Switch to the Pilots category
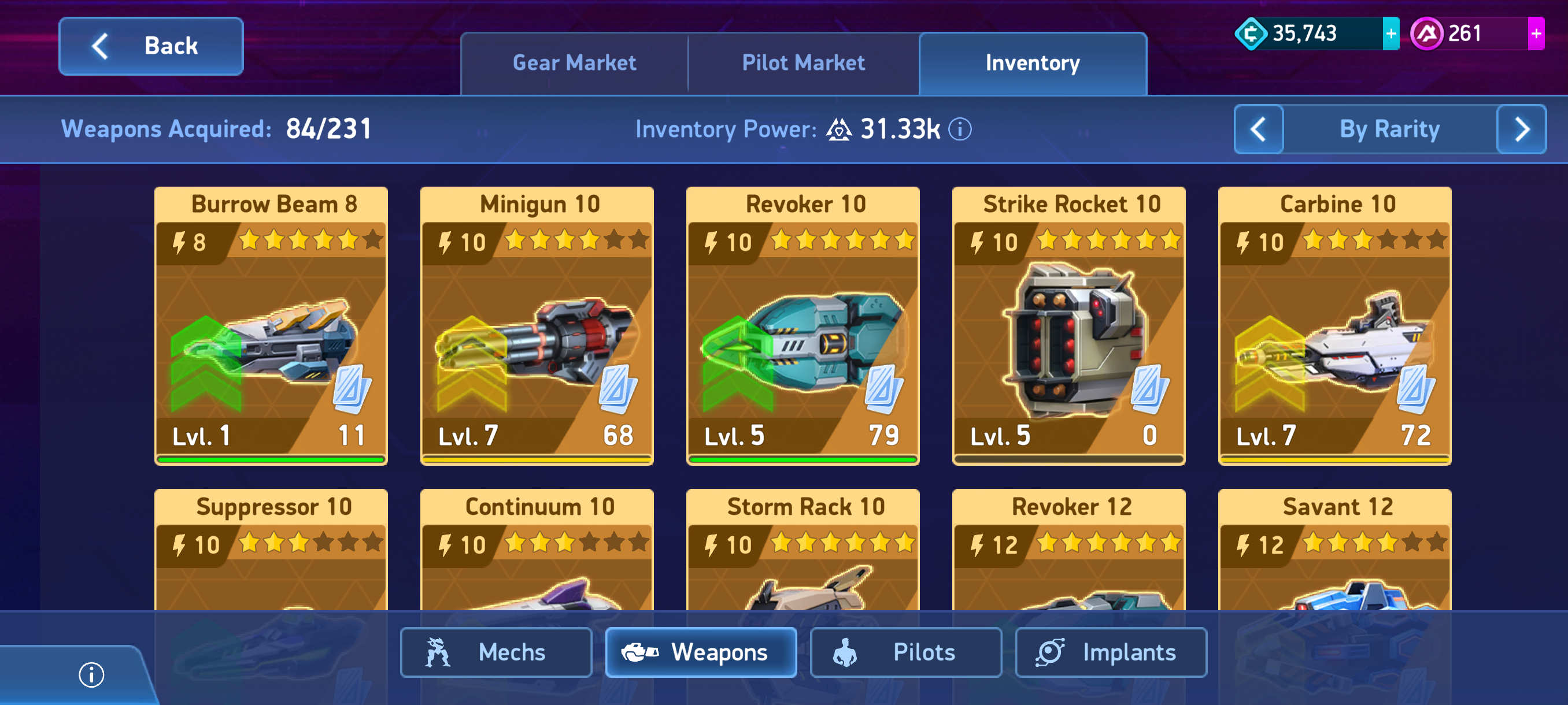The height and width of the screenshot is (705, 1568). [906, 652]
